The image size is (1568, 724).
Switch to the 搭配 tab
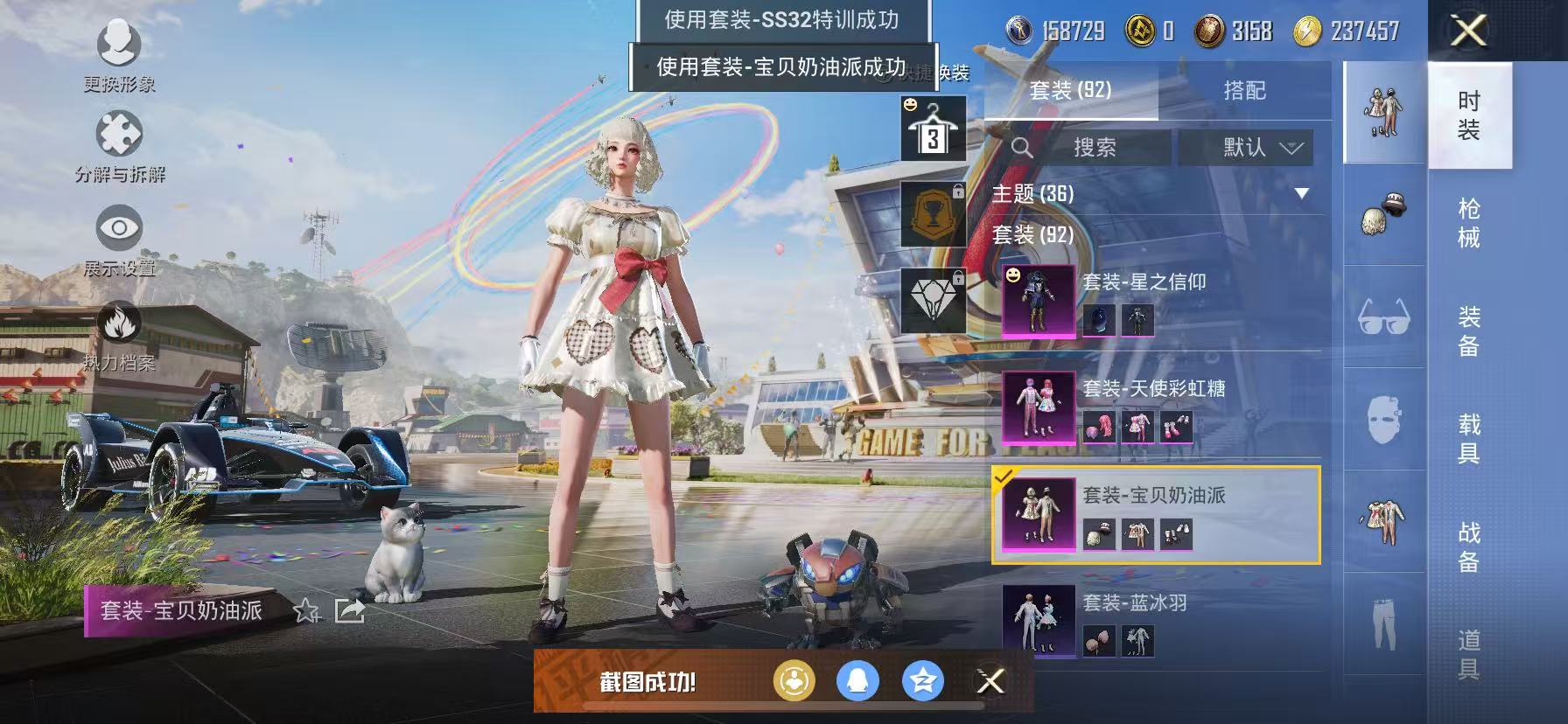[x=1246, y=91]
